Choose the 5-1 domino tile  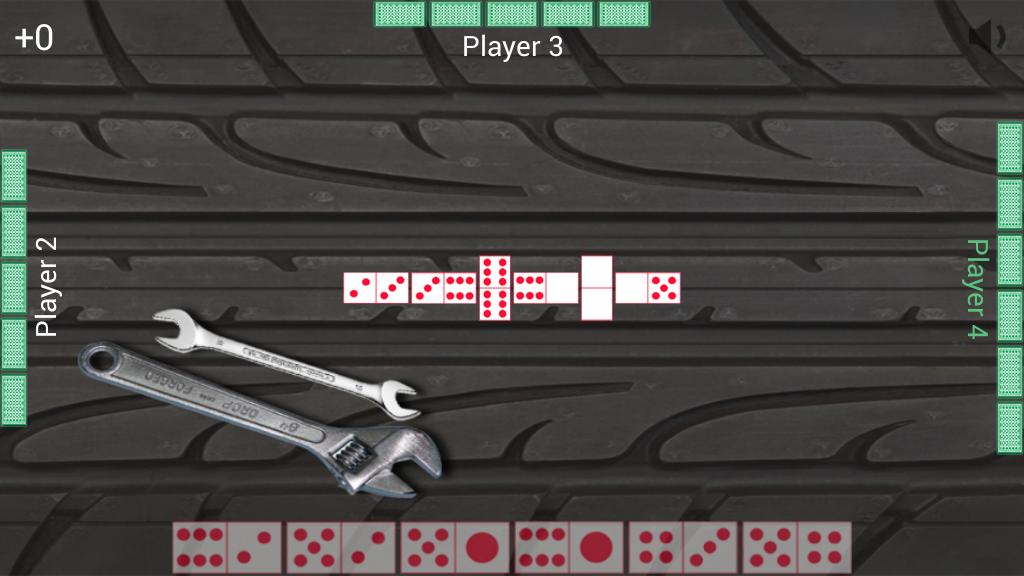454,548
